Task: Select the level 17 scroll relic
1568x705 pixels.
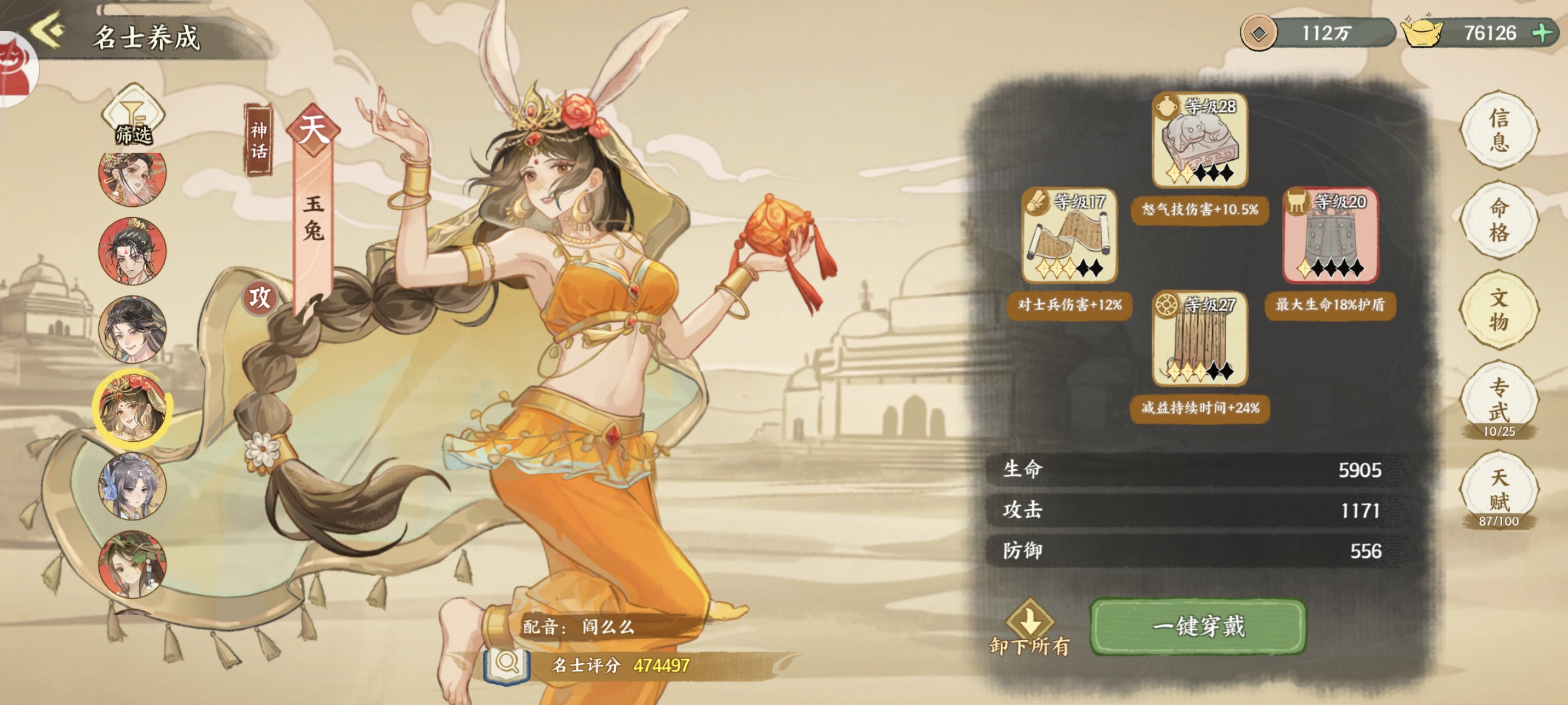Action: (x=1069, y=236)
